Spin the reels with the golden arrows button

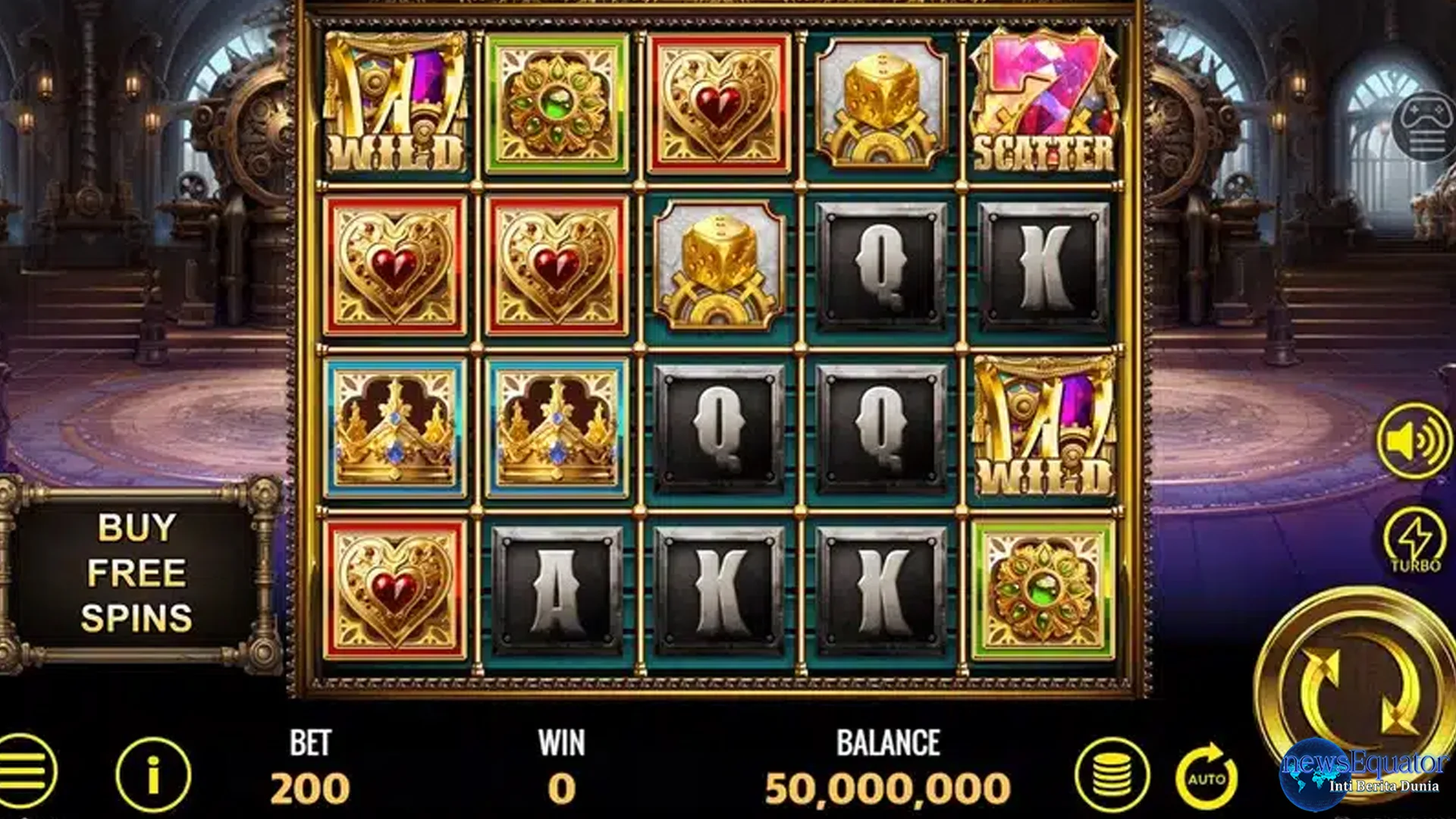1357,692
